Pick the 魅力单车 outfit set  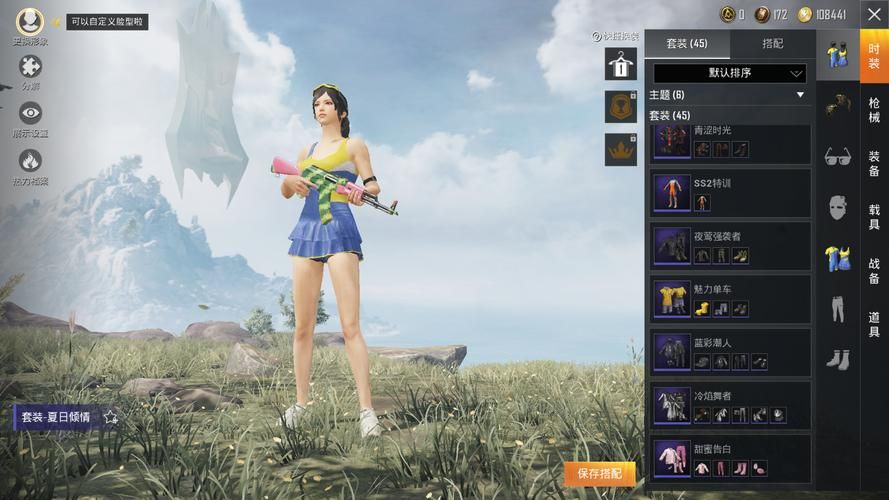coord(730,299)
